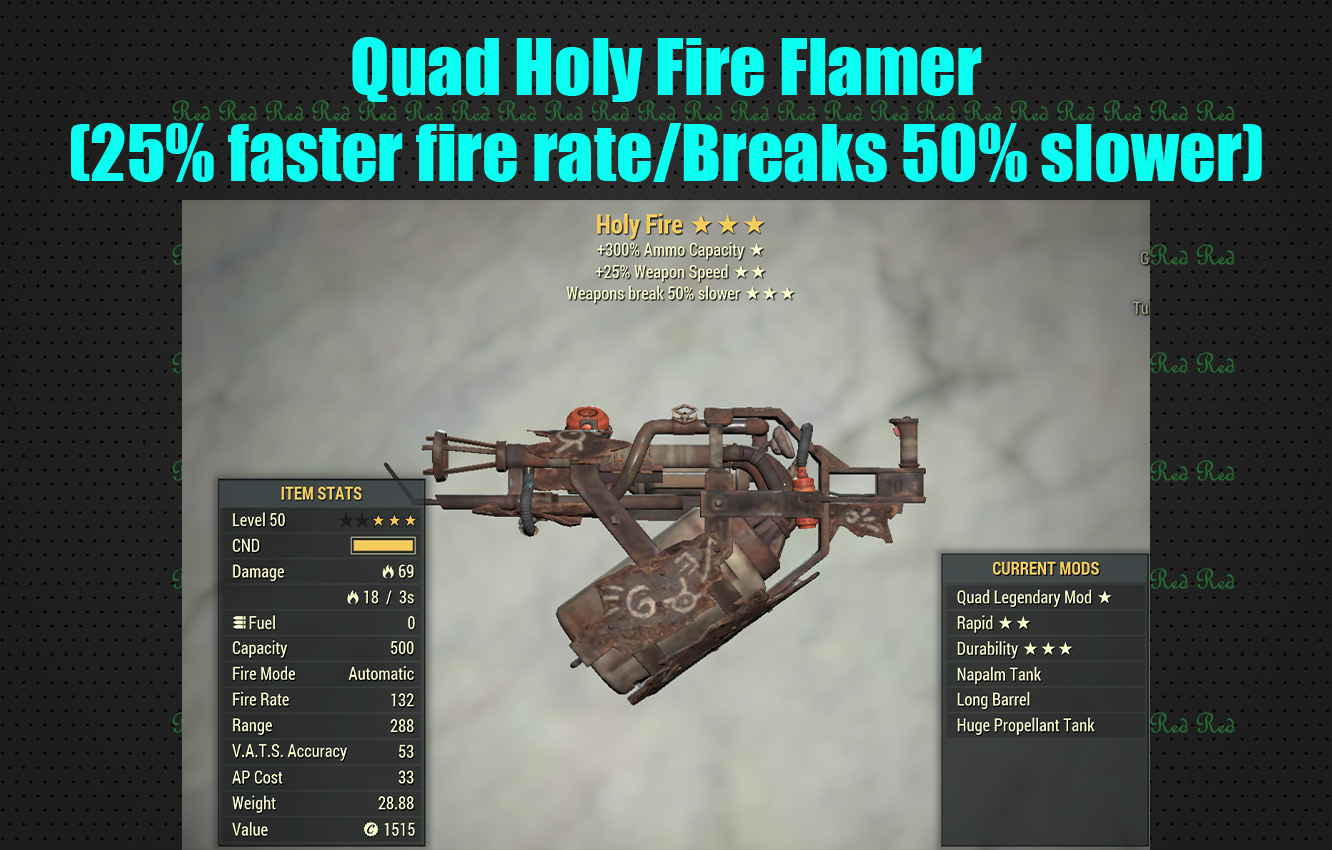Viewport: 1332px width, 850px height.
Task: Toggle the three stars on the Durability mod
Action: tap(1048, 648)
